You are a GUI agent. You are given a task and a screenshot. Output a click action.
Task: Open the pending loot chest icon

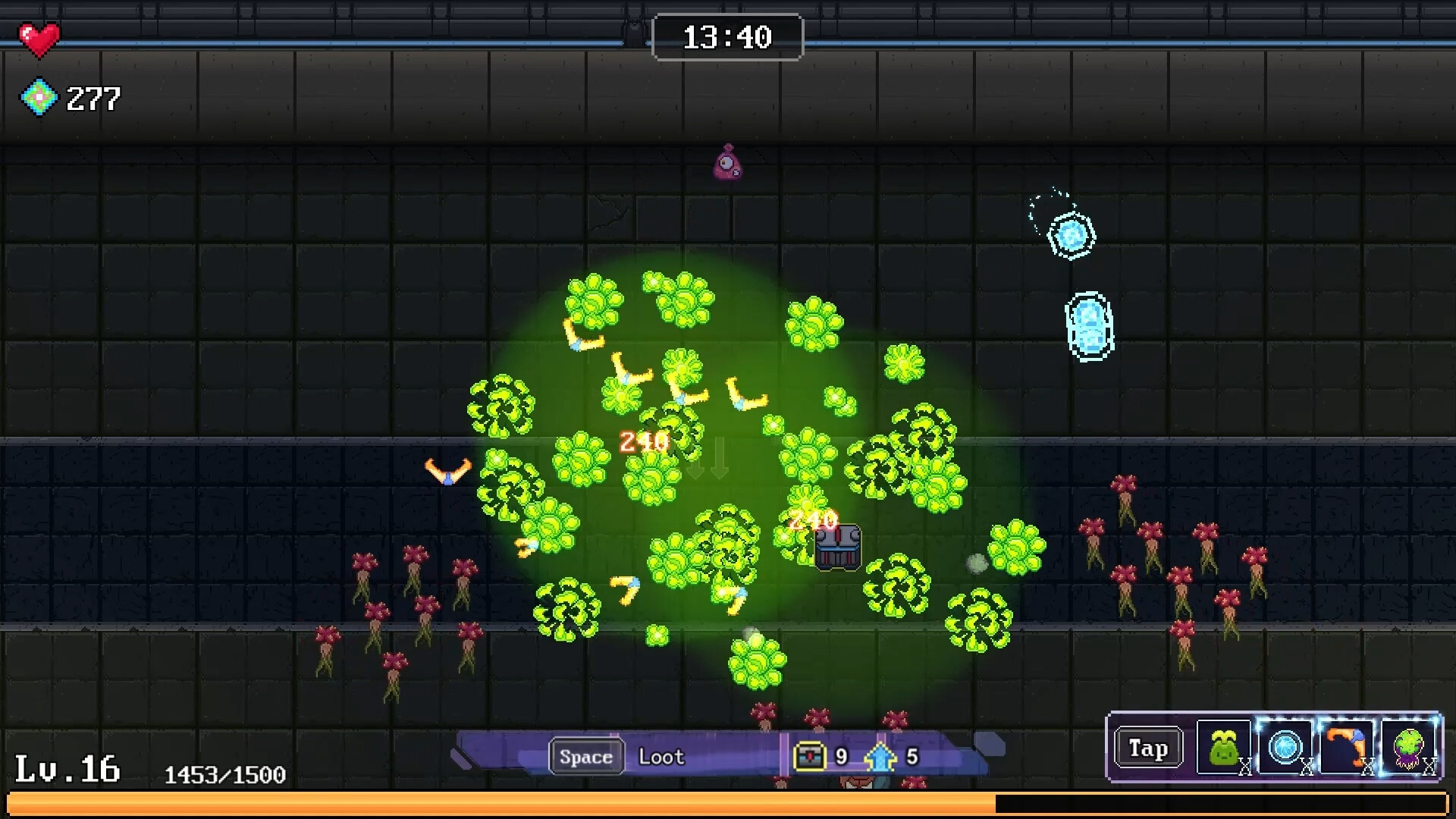[809, 756]
